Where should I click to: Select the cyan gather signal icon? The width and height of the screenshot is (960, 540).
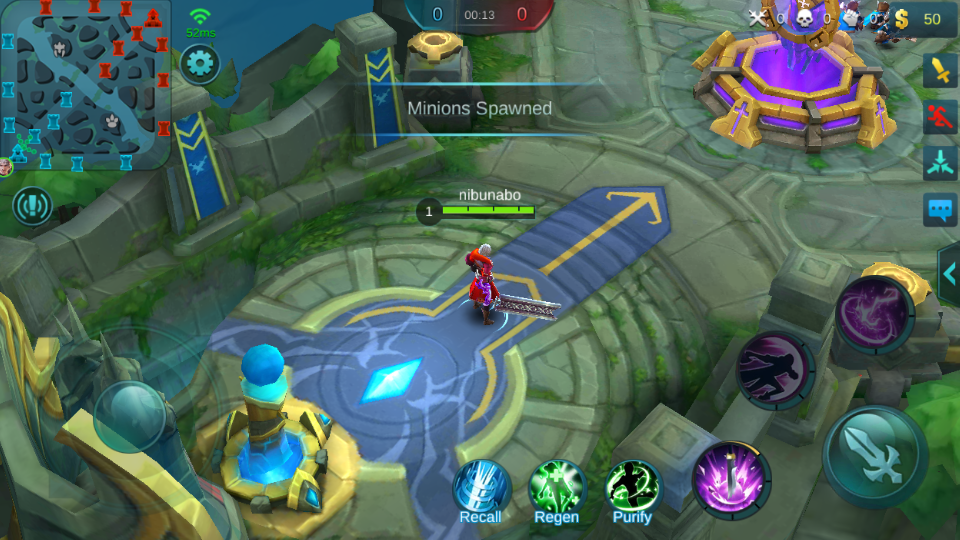(939, 162)
